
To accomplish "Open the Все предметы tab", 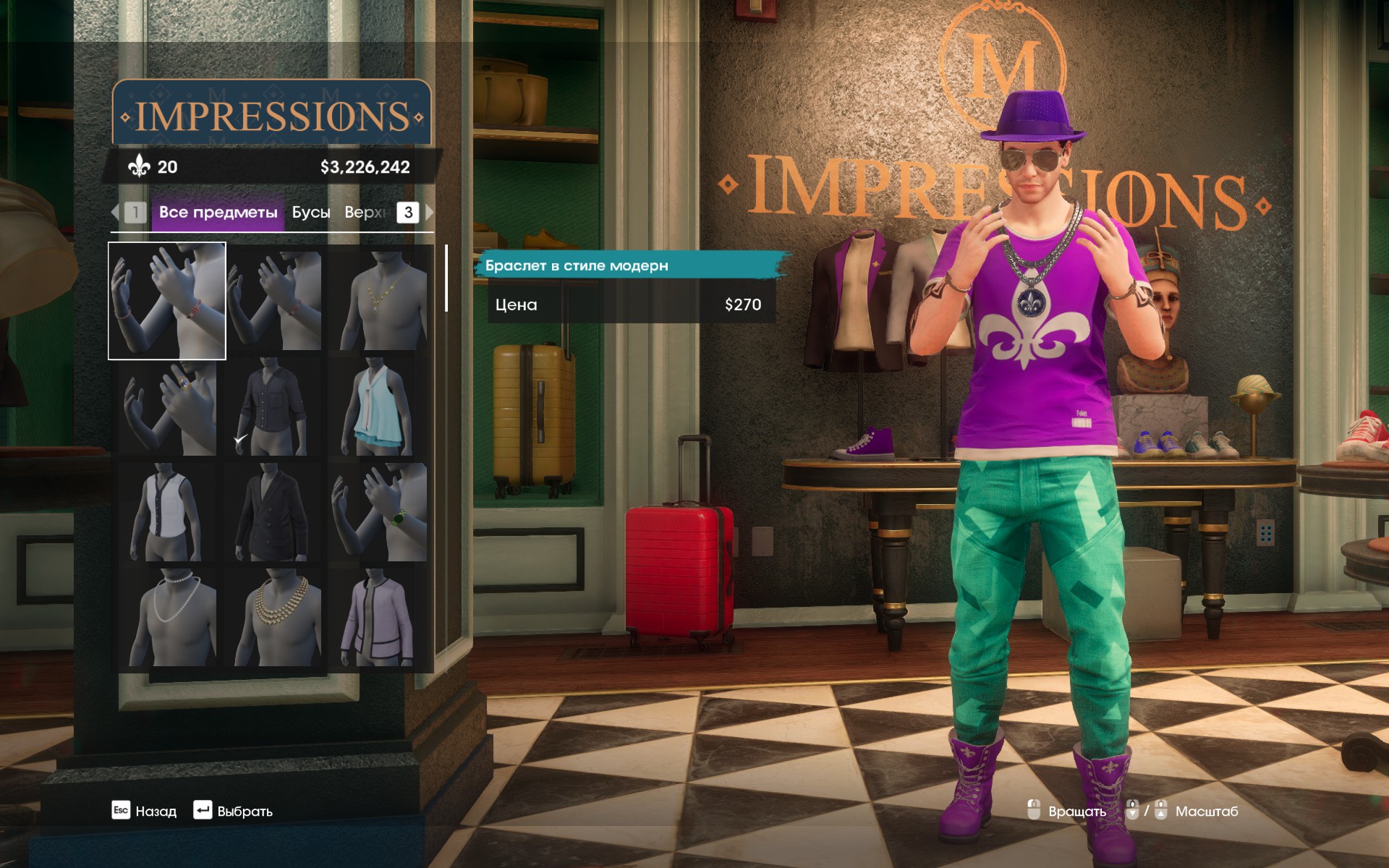I will point(218,213).
